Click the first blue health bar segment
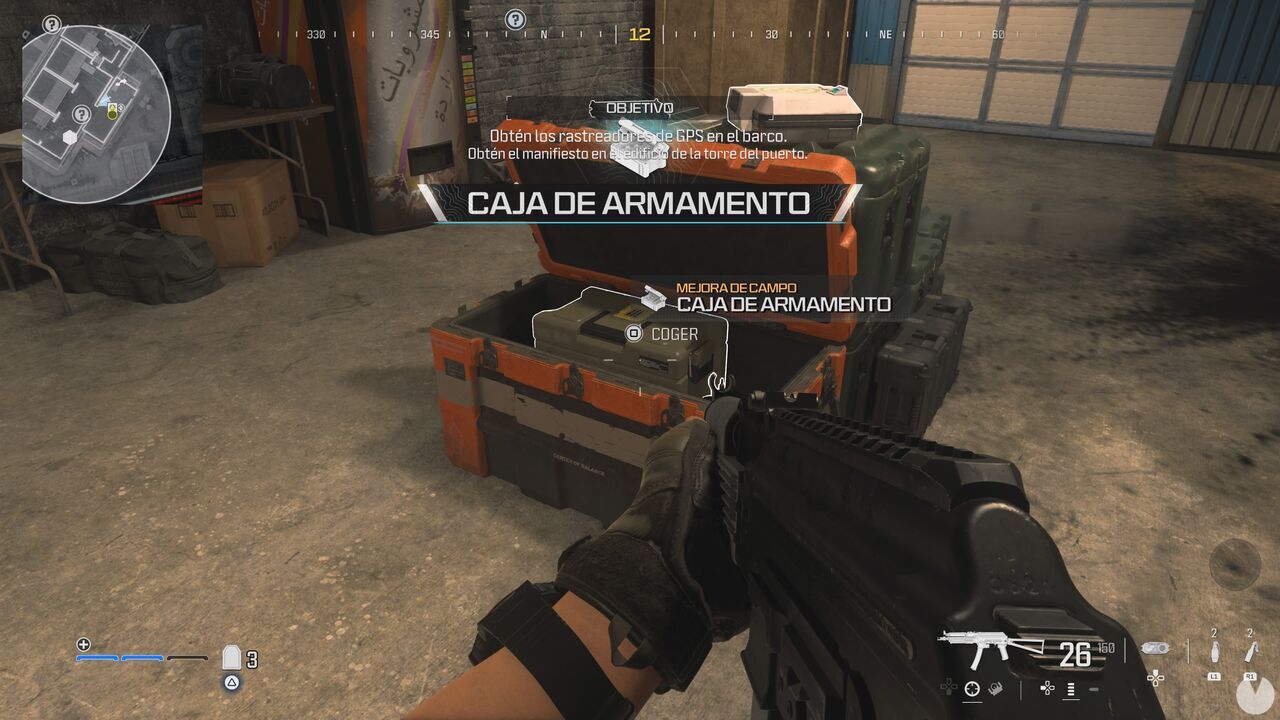 coord(97,658)
